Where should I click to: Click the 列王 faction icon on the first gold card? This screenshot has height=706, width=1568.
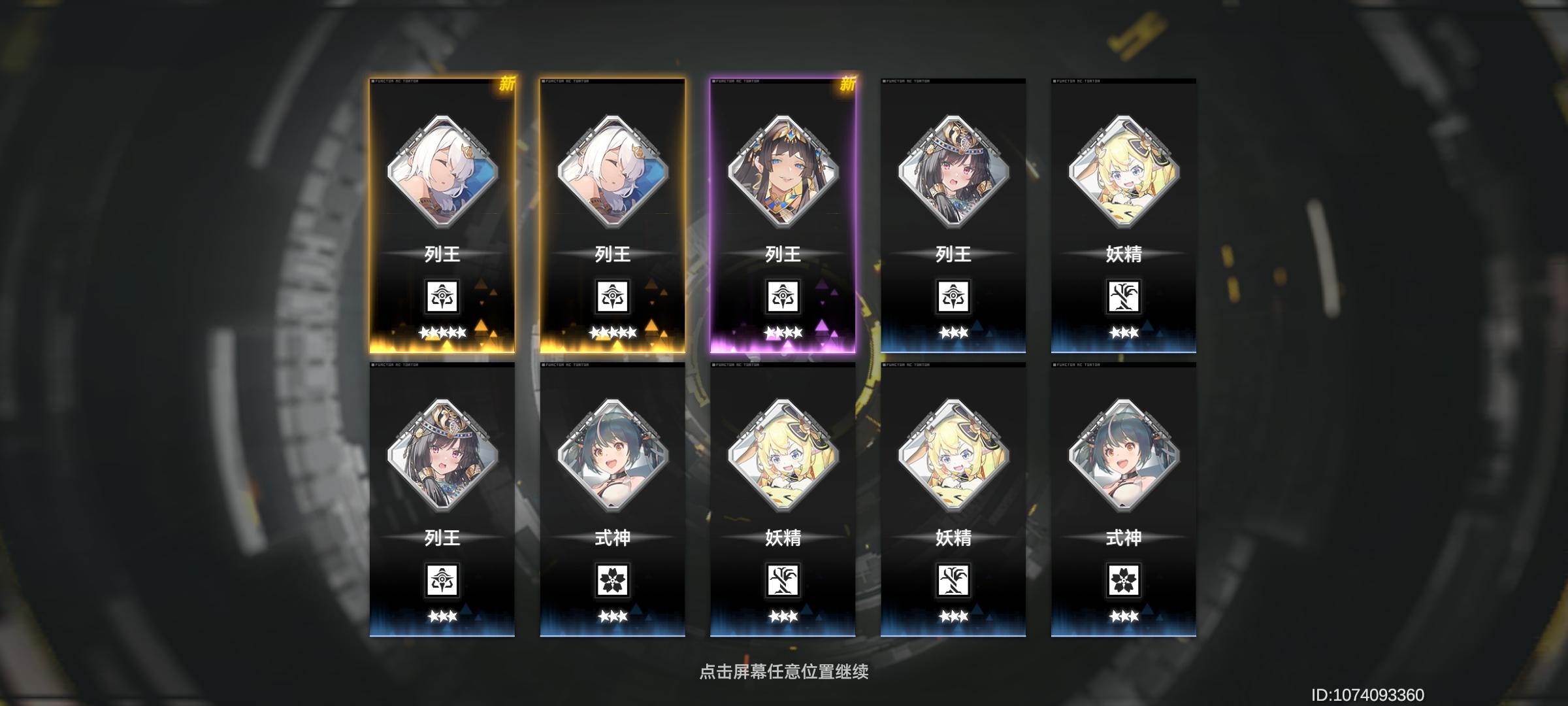coord(441,297)
